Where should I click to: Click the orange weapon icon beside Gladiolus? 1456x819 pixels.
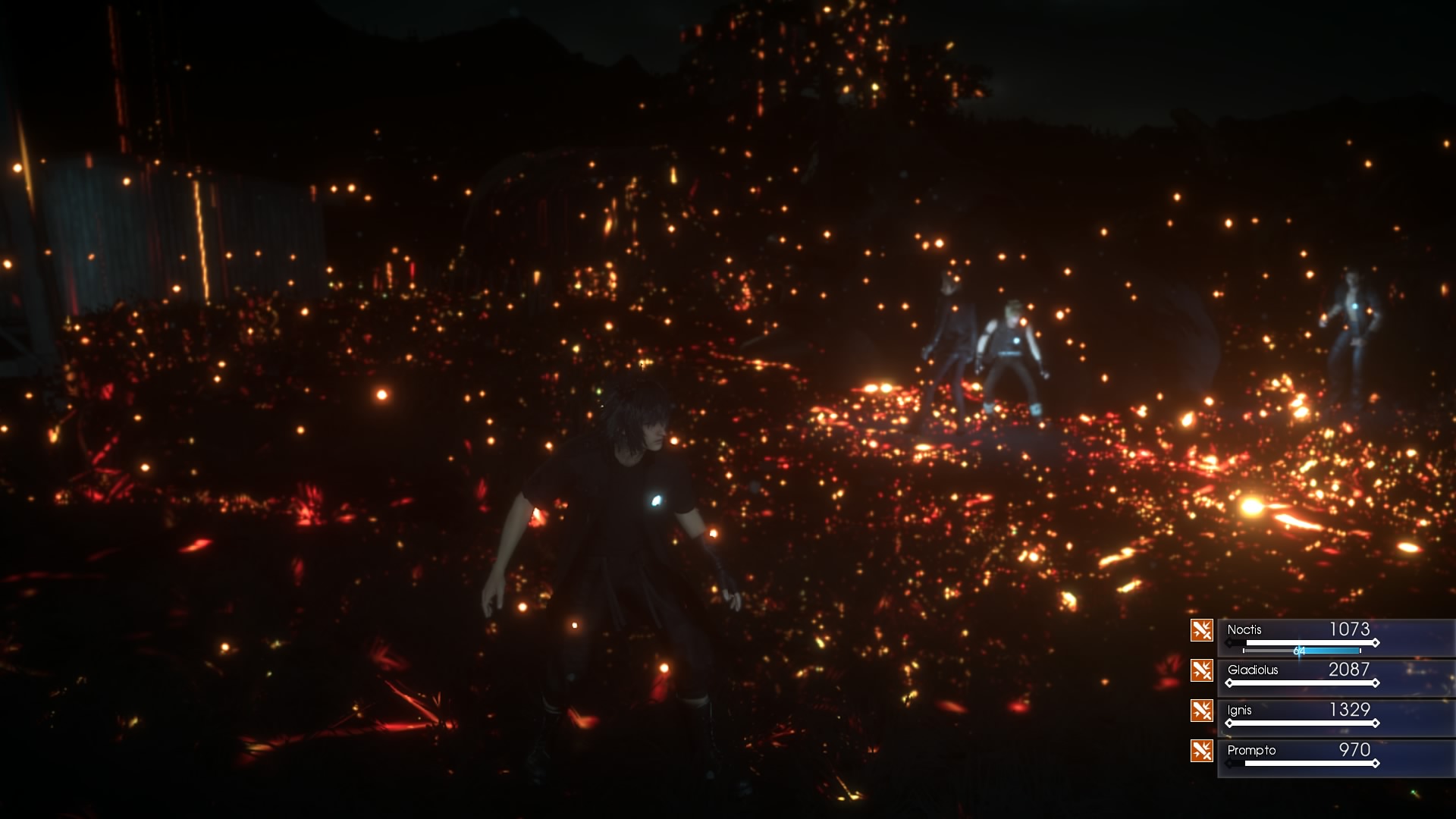coord(1202,670)
